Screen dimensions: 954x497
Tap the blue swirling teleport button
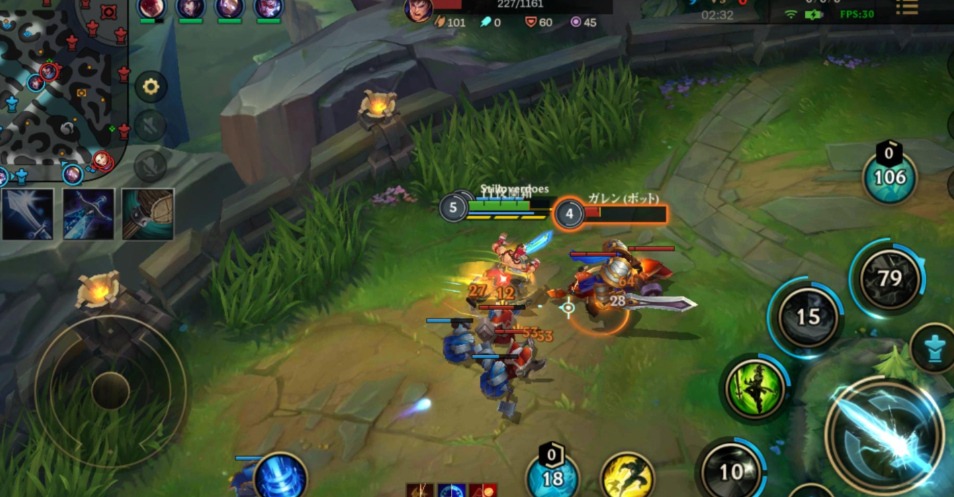pos(278,478)
